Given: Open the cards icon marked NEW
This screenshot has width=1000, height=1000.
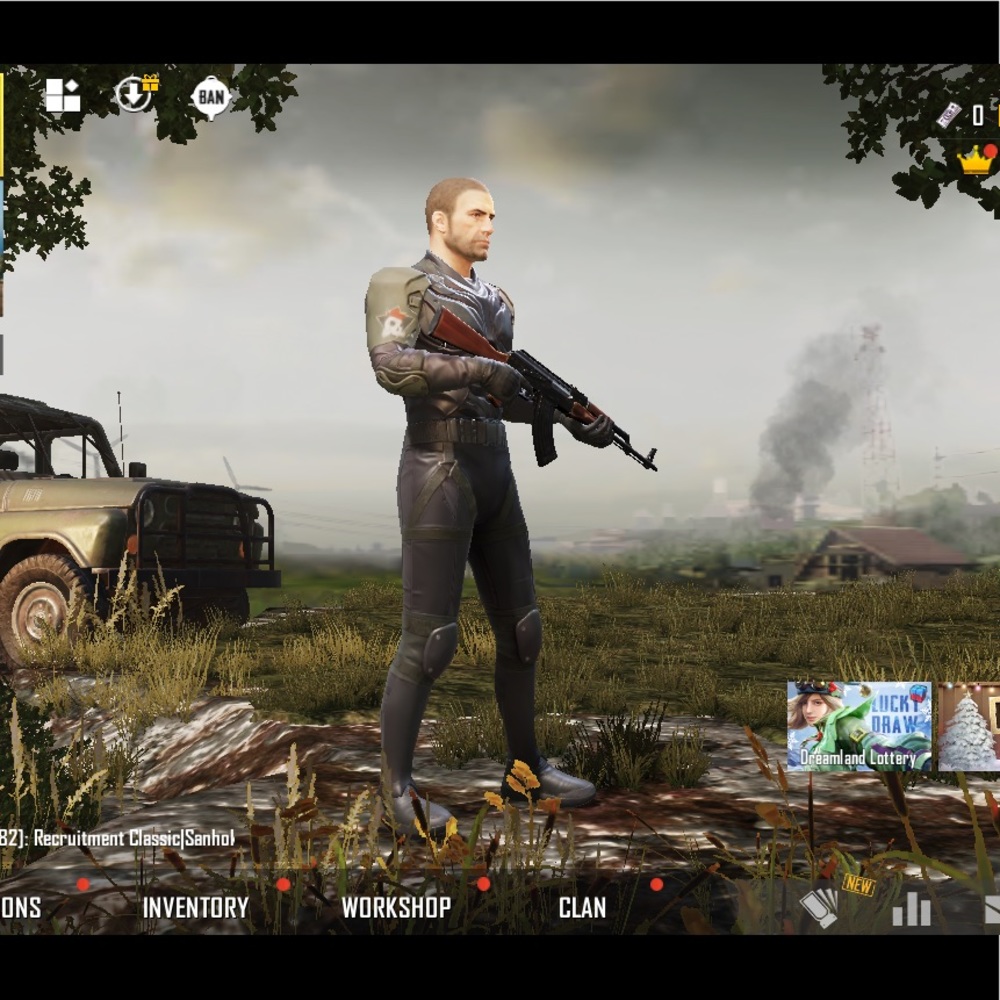Looking at the screenshot, I should coord(822,907).
